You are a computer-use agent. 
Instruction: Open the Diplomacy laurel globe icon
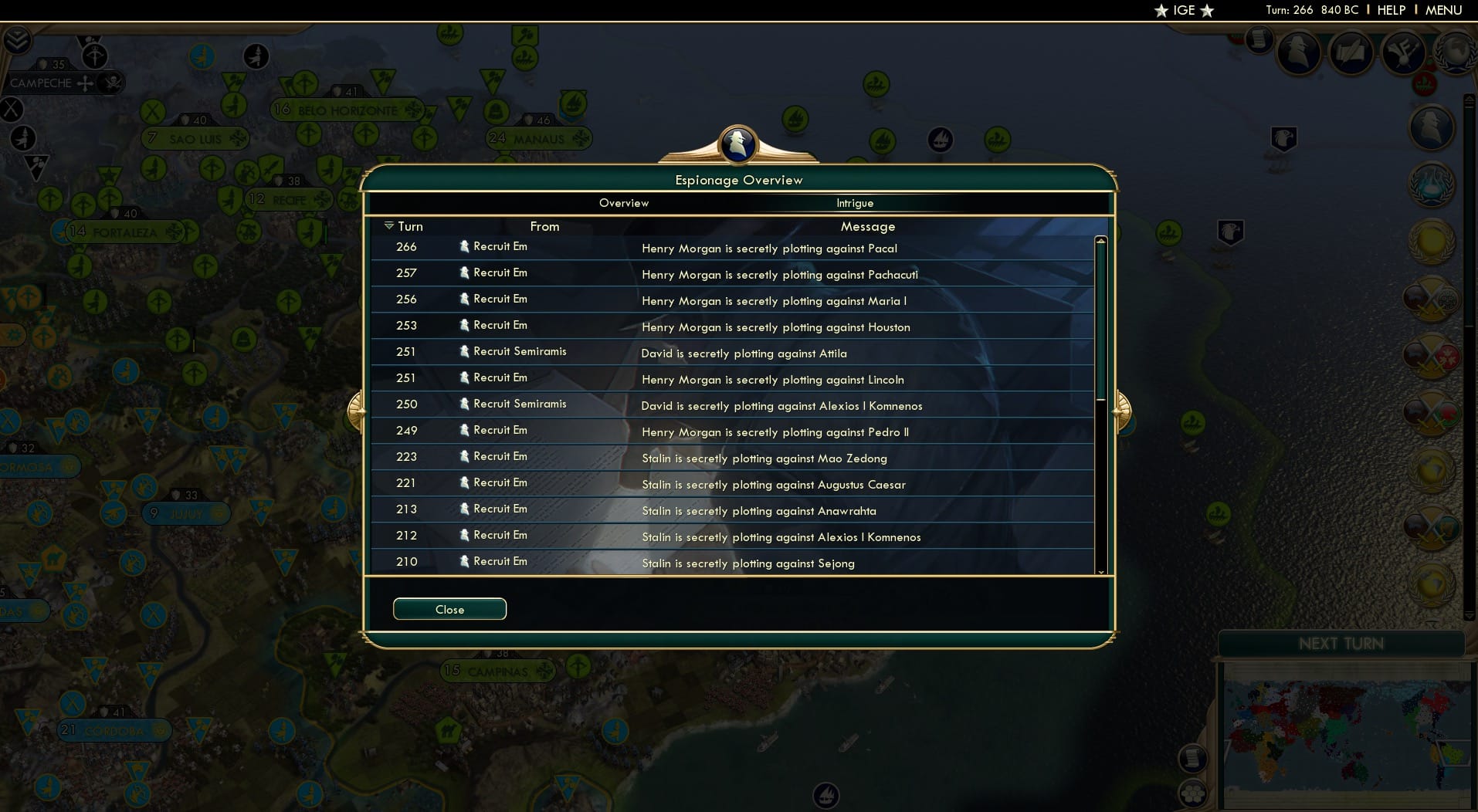pyautogui.click(x=1455, y=54)
